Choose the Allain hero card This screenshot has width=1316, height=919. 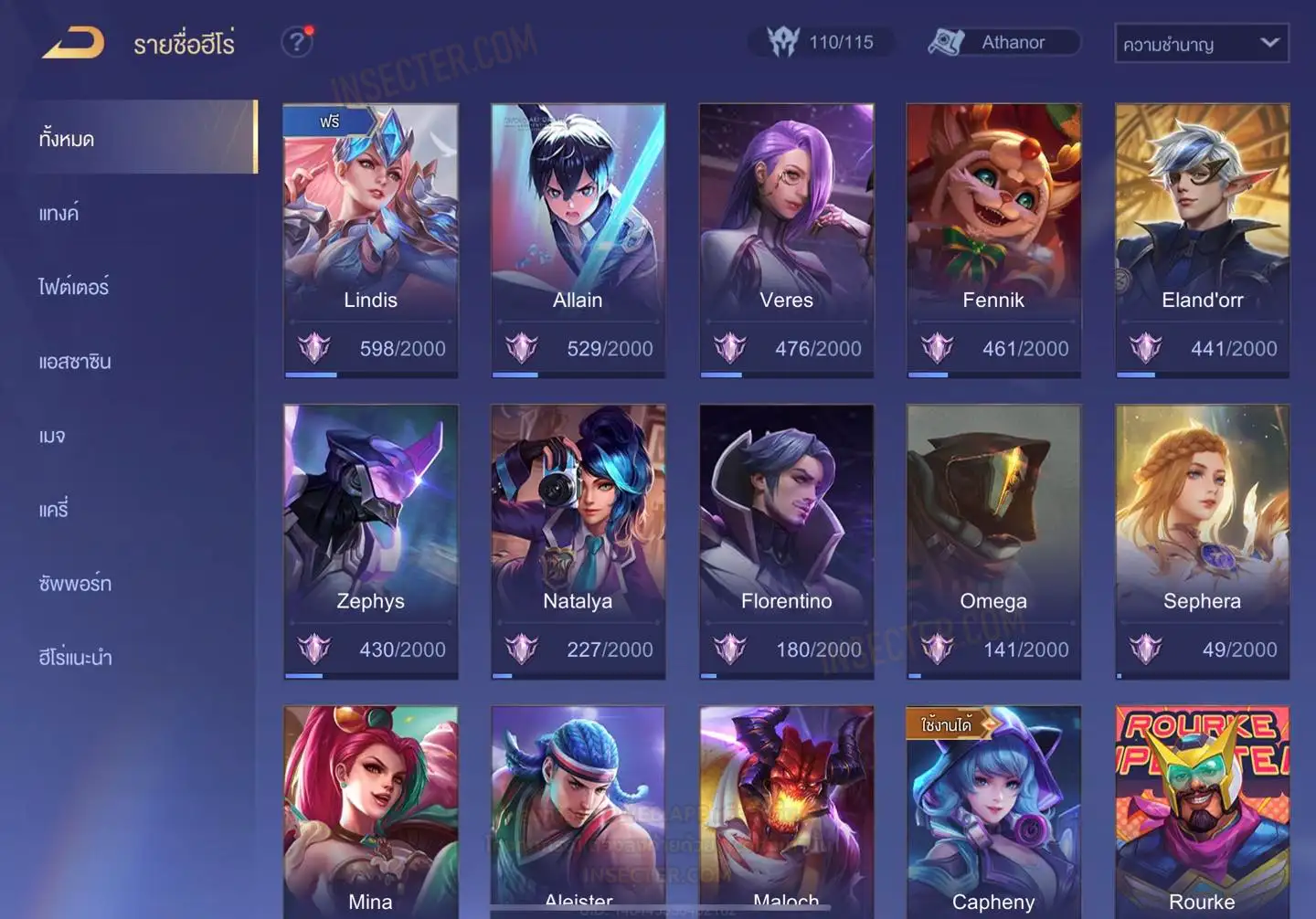click(578, 239)
